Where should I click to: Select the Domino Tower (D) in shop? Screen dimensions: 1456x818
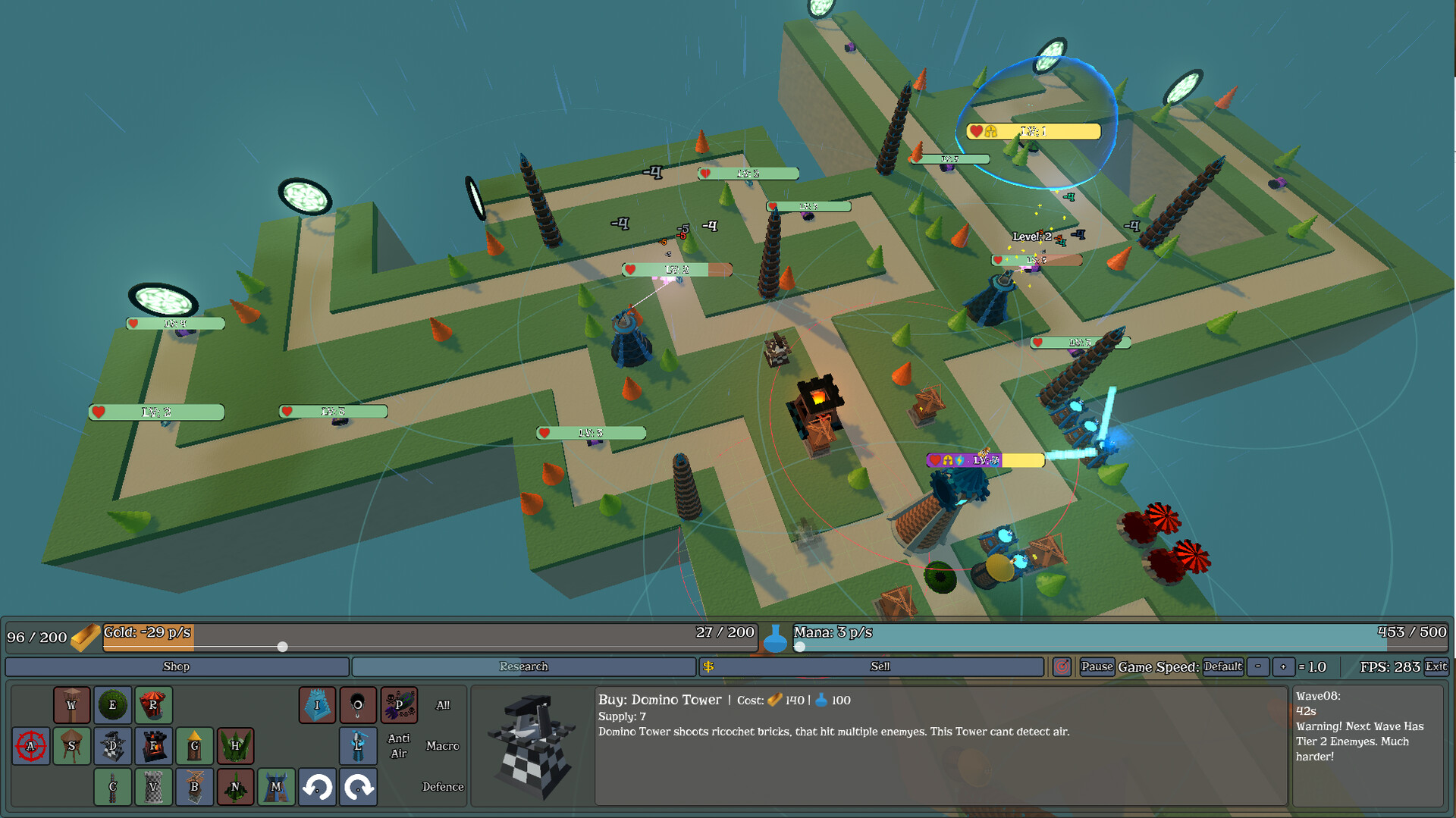[112, 745]
